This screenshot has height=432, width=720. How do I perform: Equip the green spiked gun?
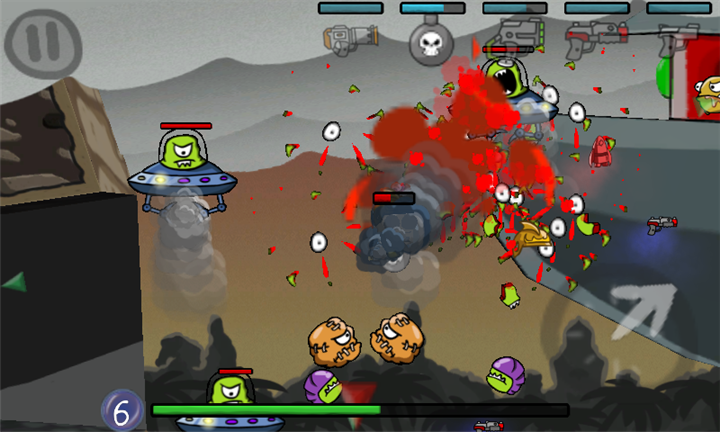pyautogui.click(x=516, y=38)
